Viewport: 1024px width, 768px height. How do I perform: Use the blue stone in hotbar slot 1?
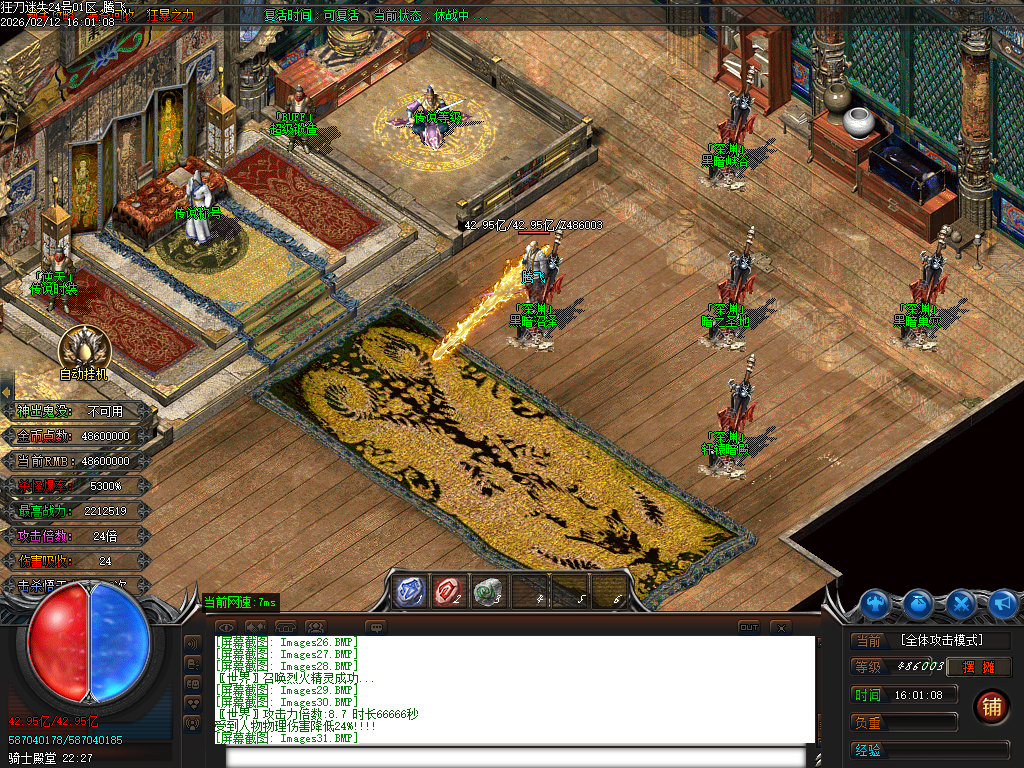(x=410, y=591)
